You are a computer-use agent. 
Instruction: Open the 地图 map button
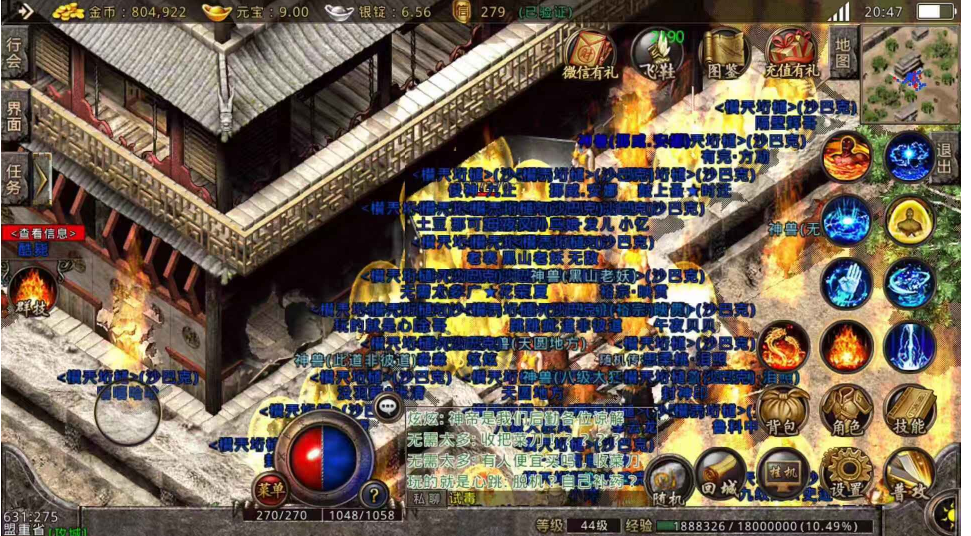843,53
